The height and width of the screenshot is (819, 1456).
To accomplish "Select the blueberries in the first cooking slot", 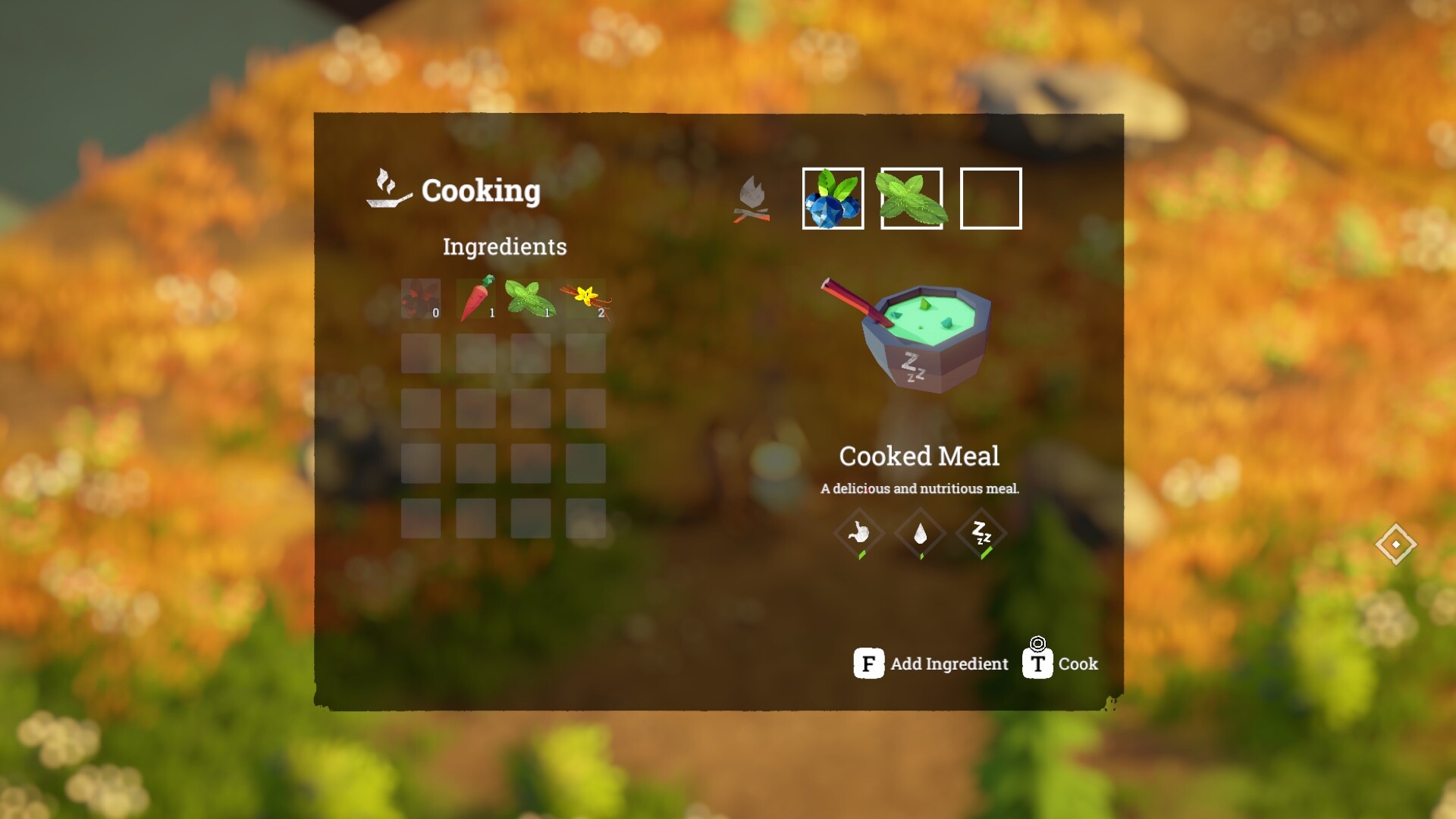I will coord(832,199).
